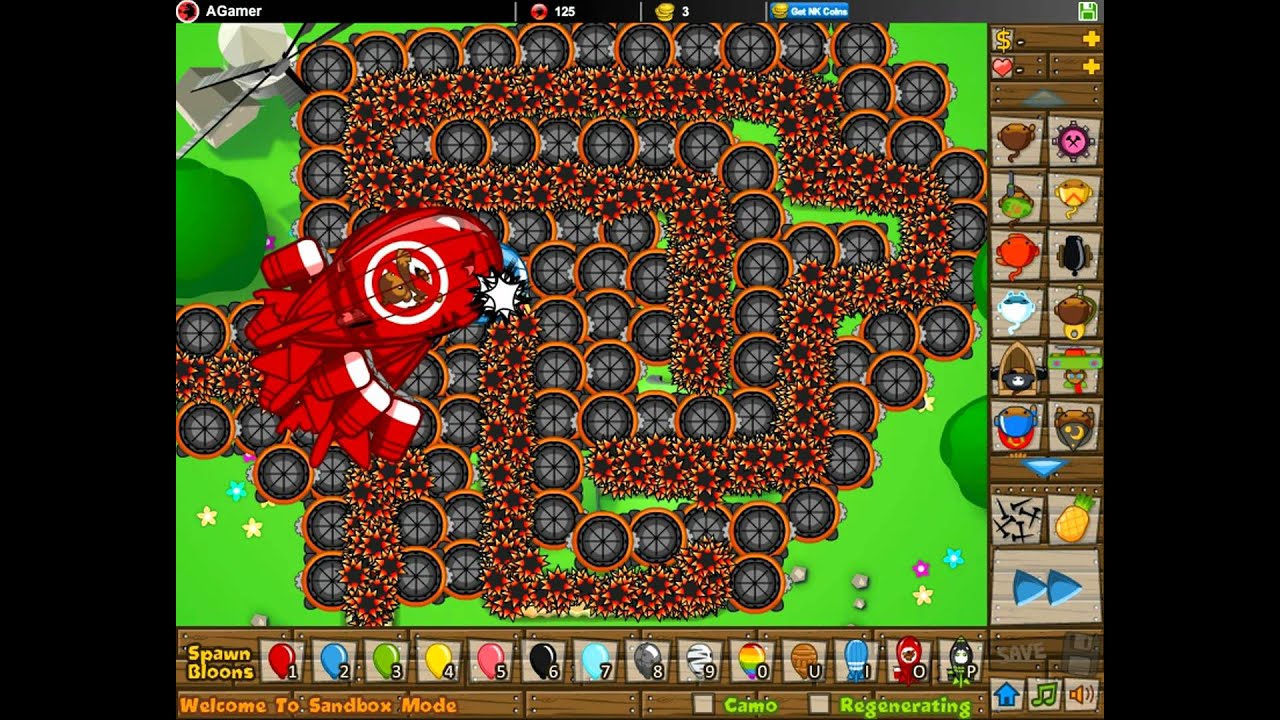Spawn the ZOMG skull blimp

pyautogui.click(x=959, y=661)
